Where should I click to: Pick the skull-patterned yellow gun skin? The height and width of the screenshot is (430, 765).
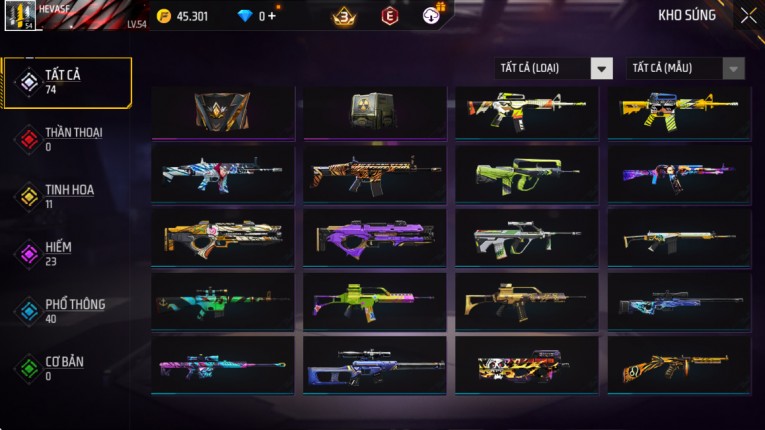point(526,365)
